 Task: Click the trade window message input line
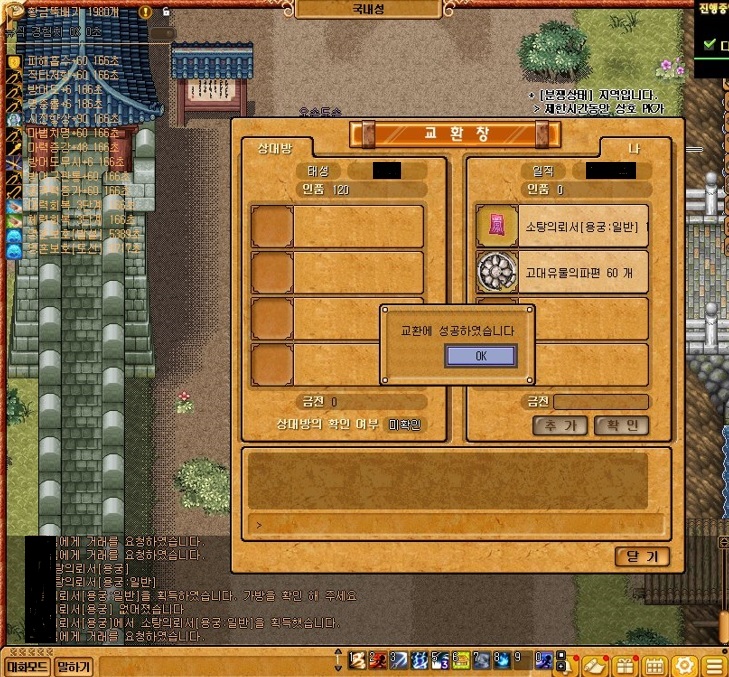tap(458, 523)
